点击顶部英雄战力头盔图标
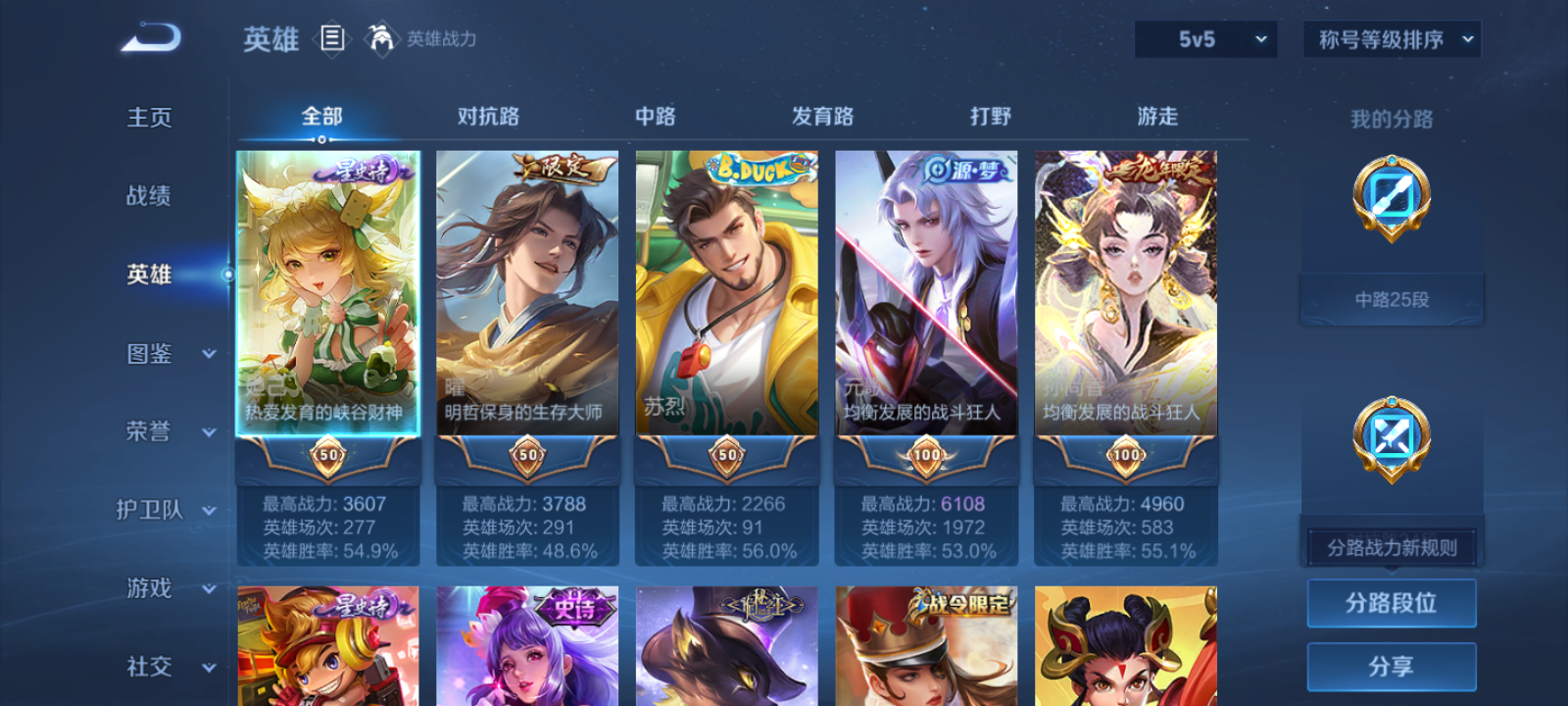 pos(383,40)
